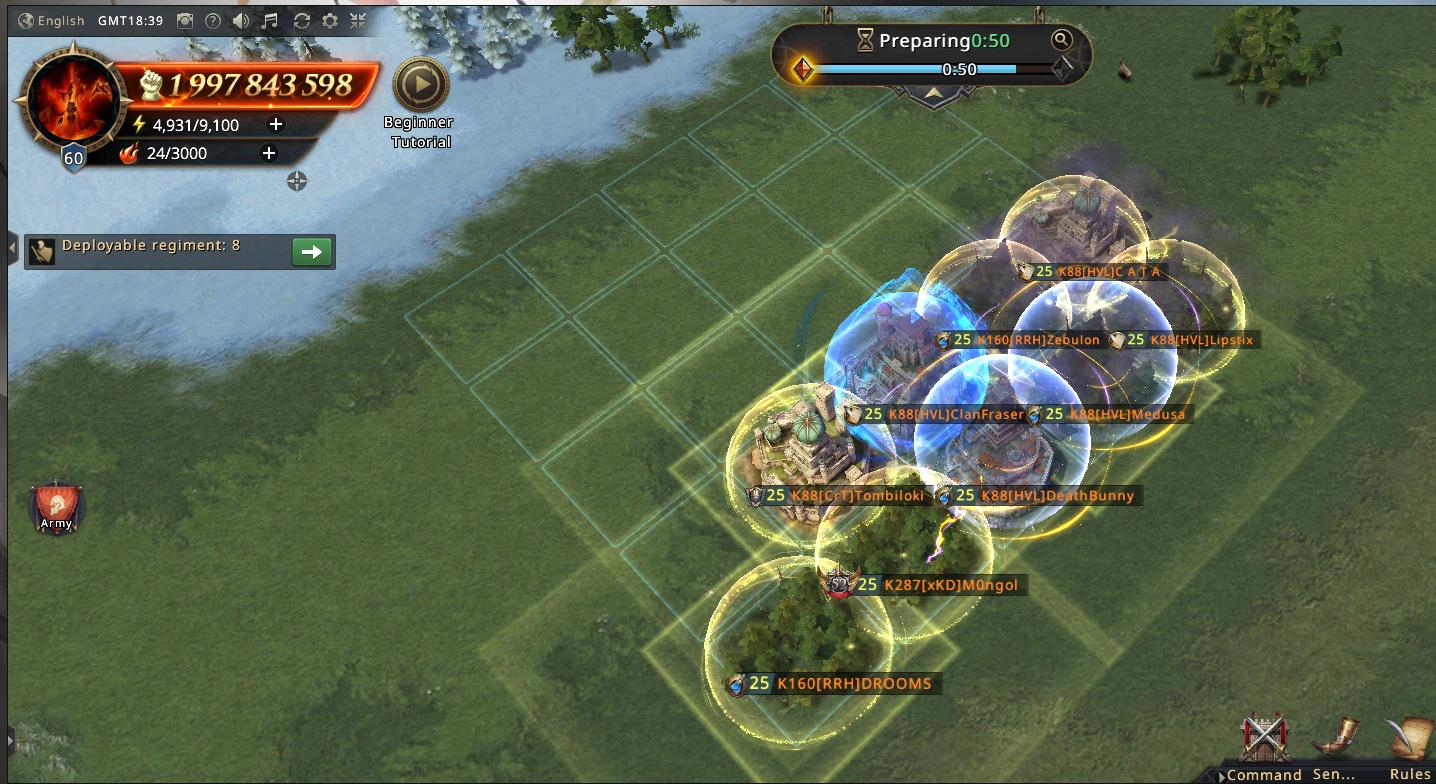This screenshot has height=784, width=1436.
Task: Open the Army menu
Action: [56, 508]
